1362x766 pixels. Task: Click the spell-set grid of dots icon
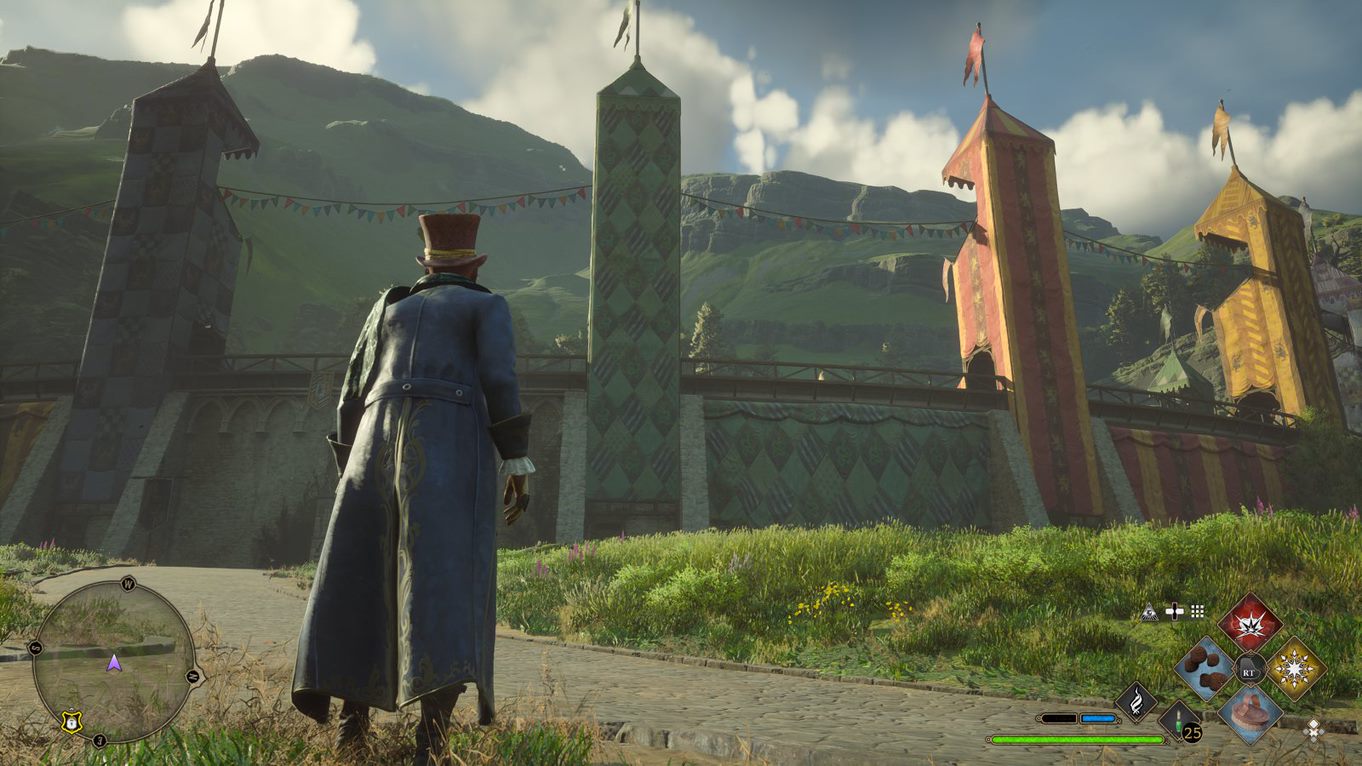tap(1197, 611)
